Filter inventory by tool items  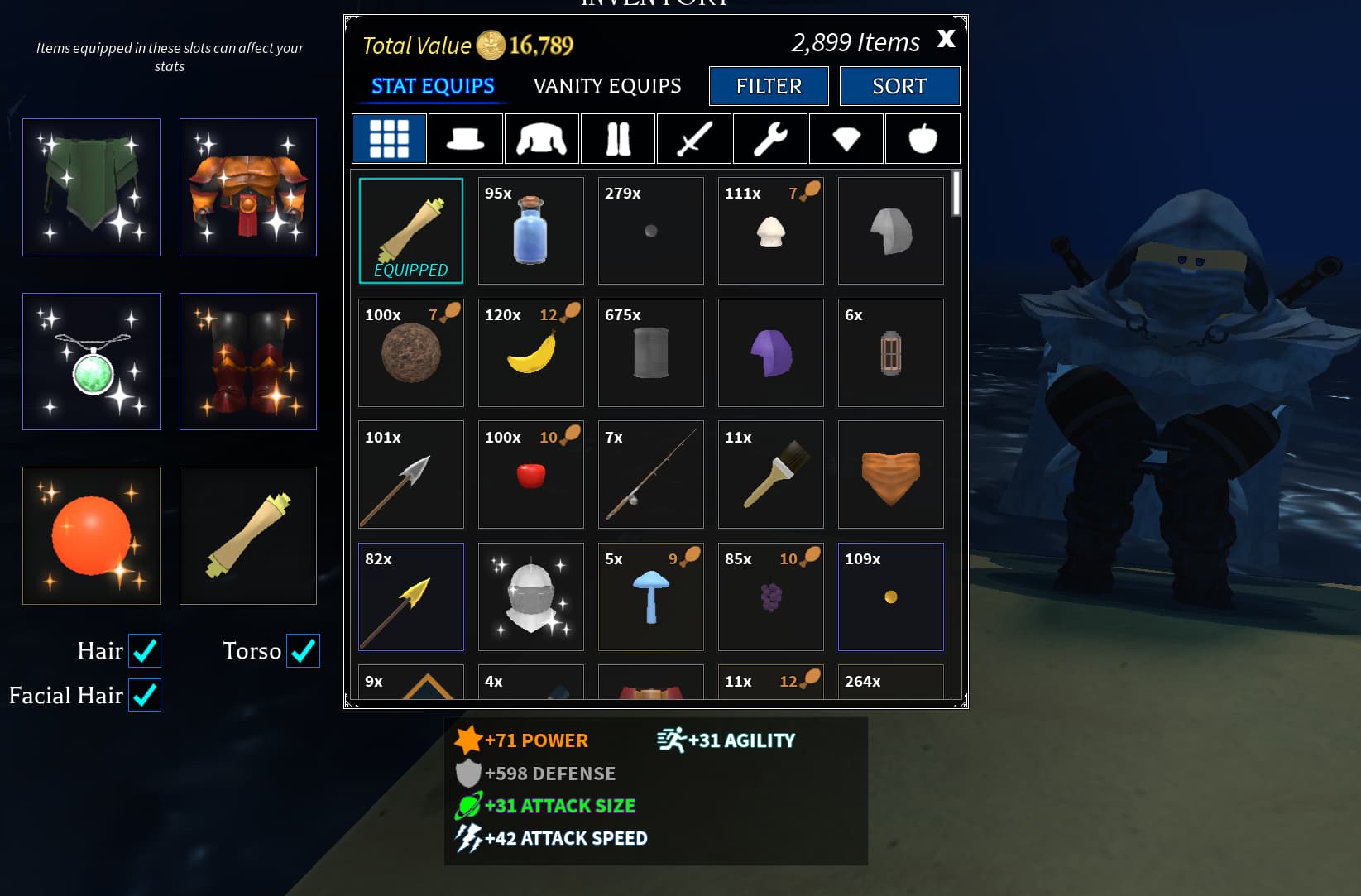coord(769,138)
